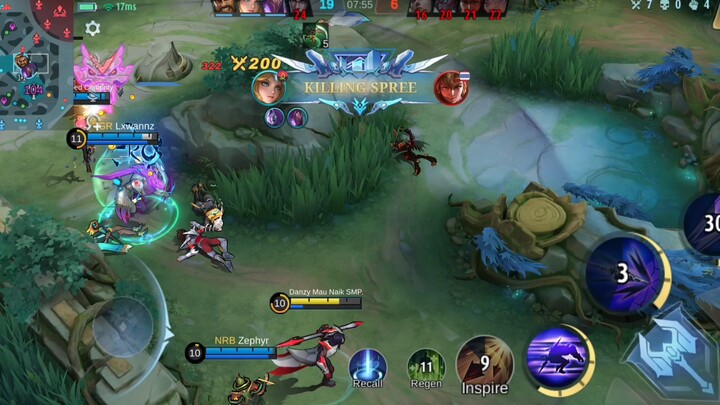Tap the movement joystick
Screen dimensions: 720x405
[123, 327]
